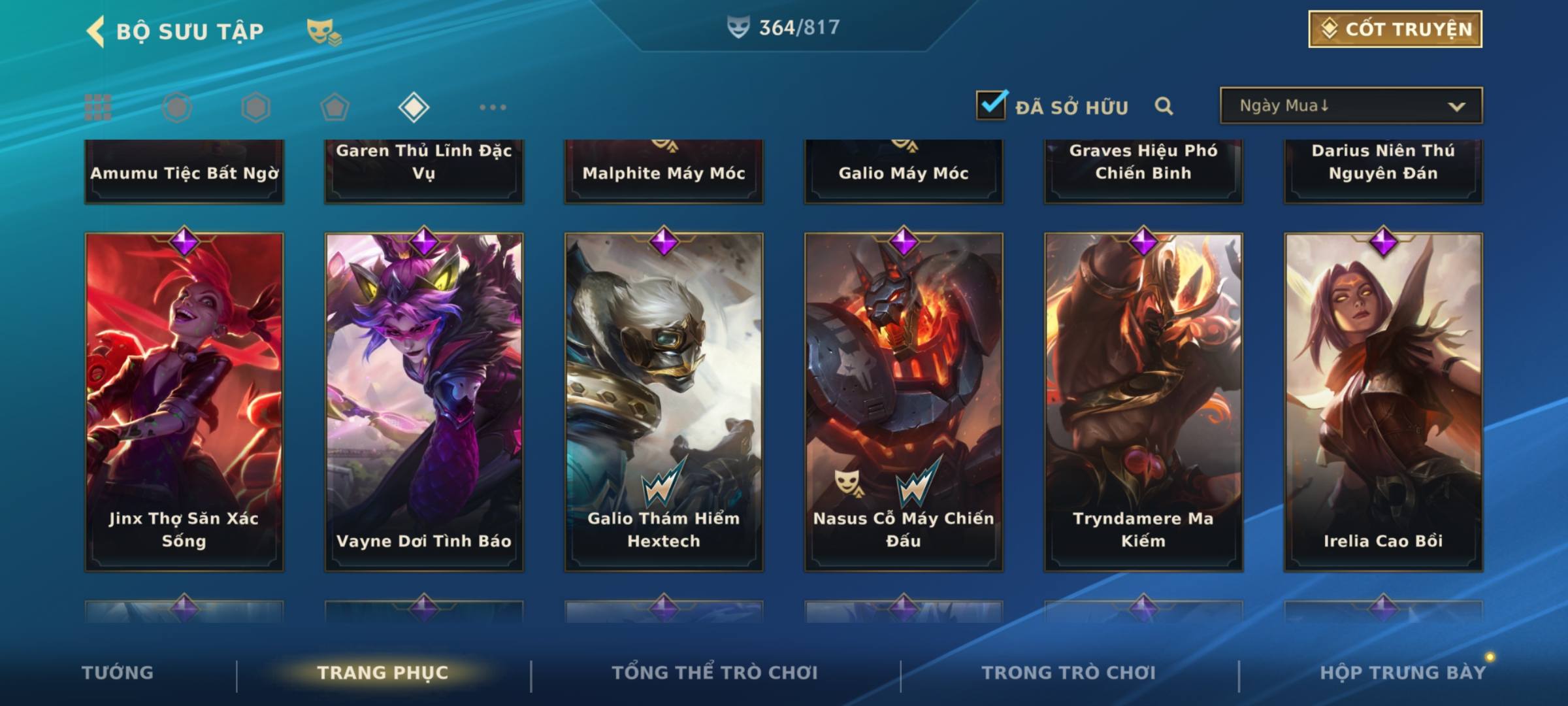The height and width of the screenshot is (706, 1568).
Task: Open the Hộp Trưng Bày tab
Action: pyautogui.click(x=1403, y=673)
